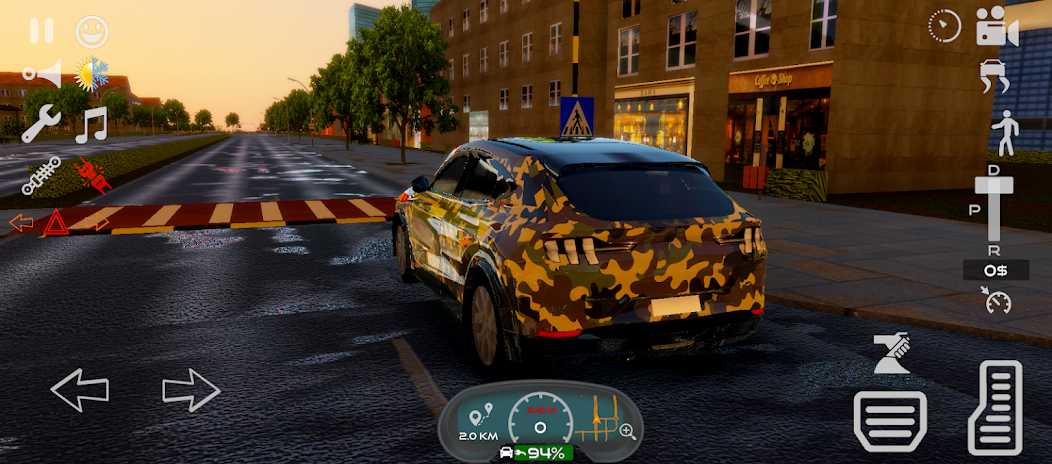Zoom the minimap with the magnifier icon
The height and width of the screenshot is (464, 1052).
(628, 432)
